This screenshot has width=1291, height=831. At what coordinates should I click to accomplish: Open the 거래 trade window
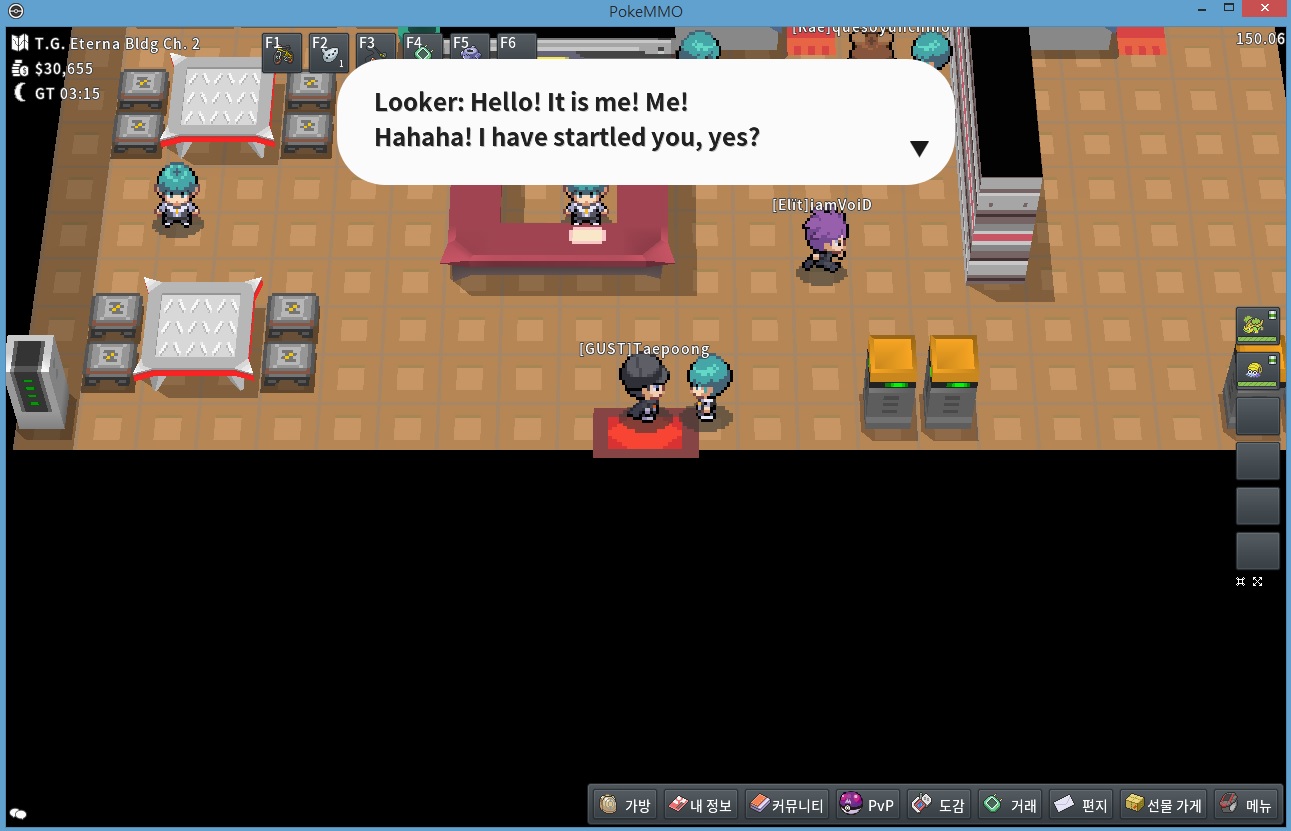(1010, 804)
